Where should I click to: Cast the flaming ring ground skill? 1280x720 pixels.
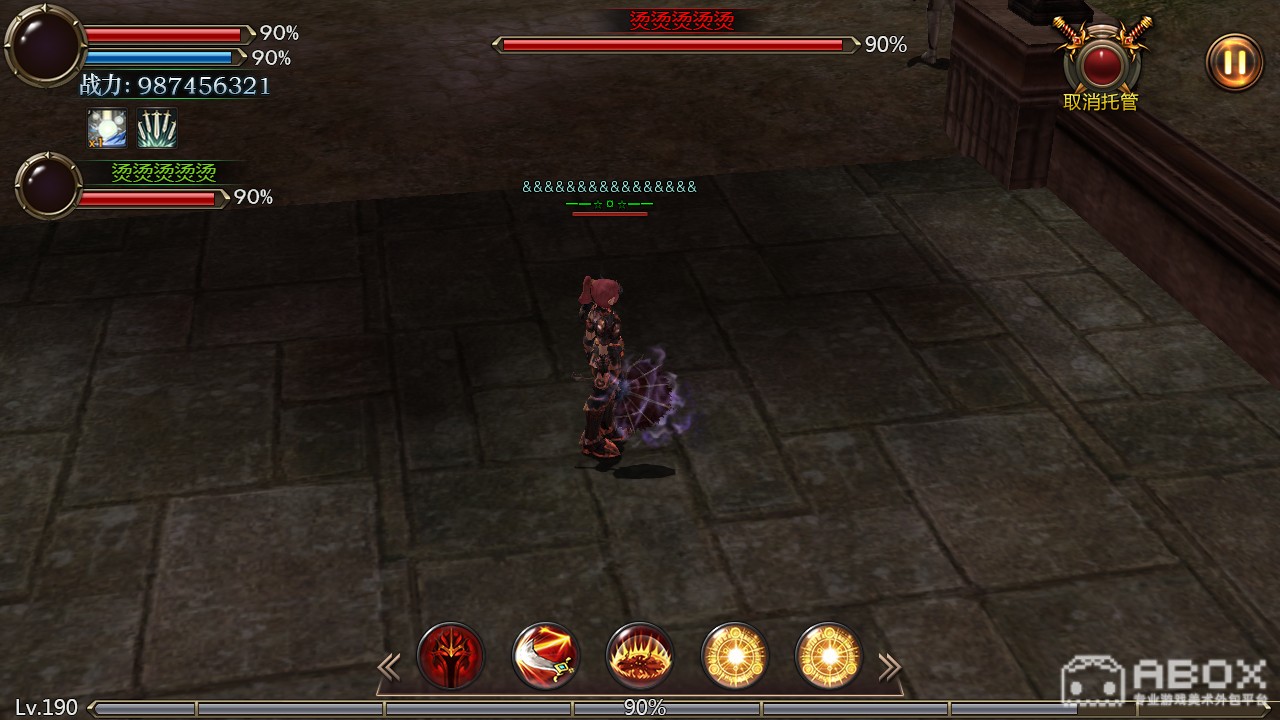[x=640, y=656]
